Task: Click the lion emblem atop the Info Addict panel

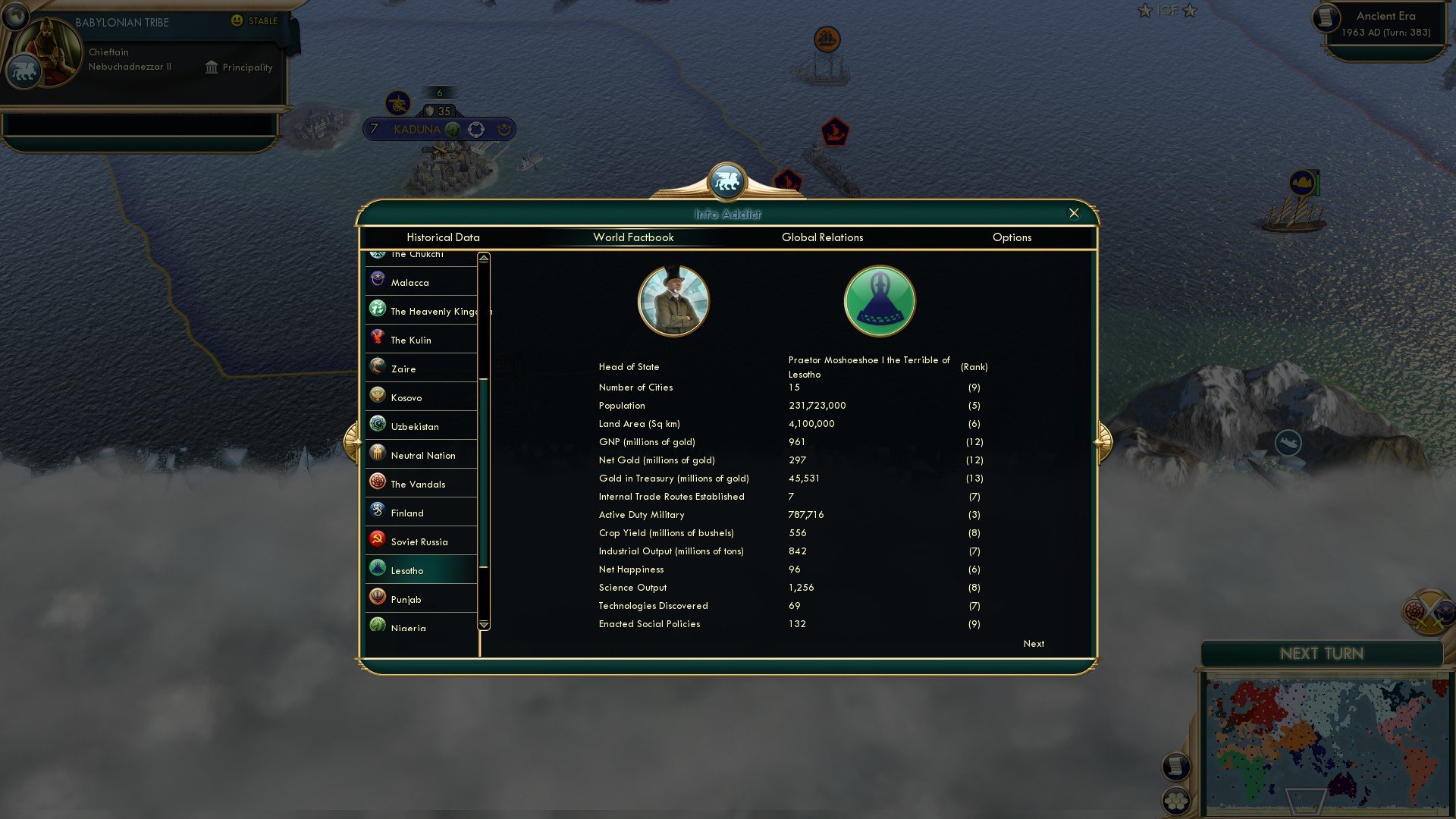Action: (x=728, y=180)
